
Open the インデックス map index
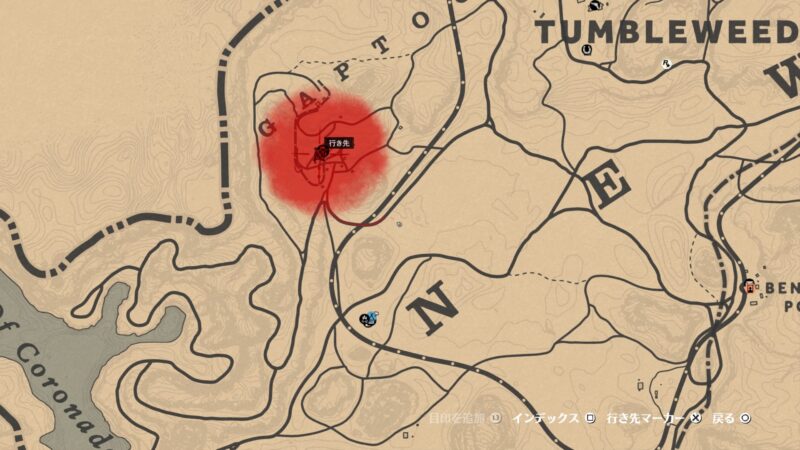[544, 417]
